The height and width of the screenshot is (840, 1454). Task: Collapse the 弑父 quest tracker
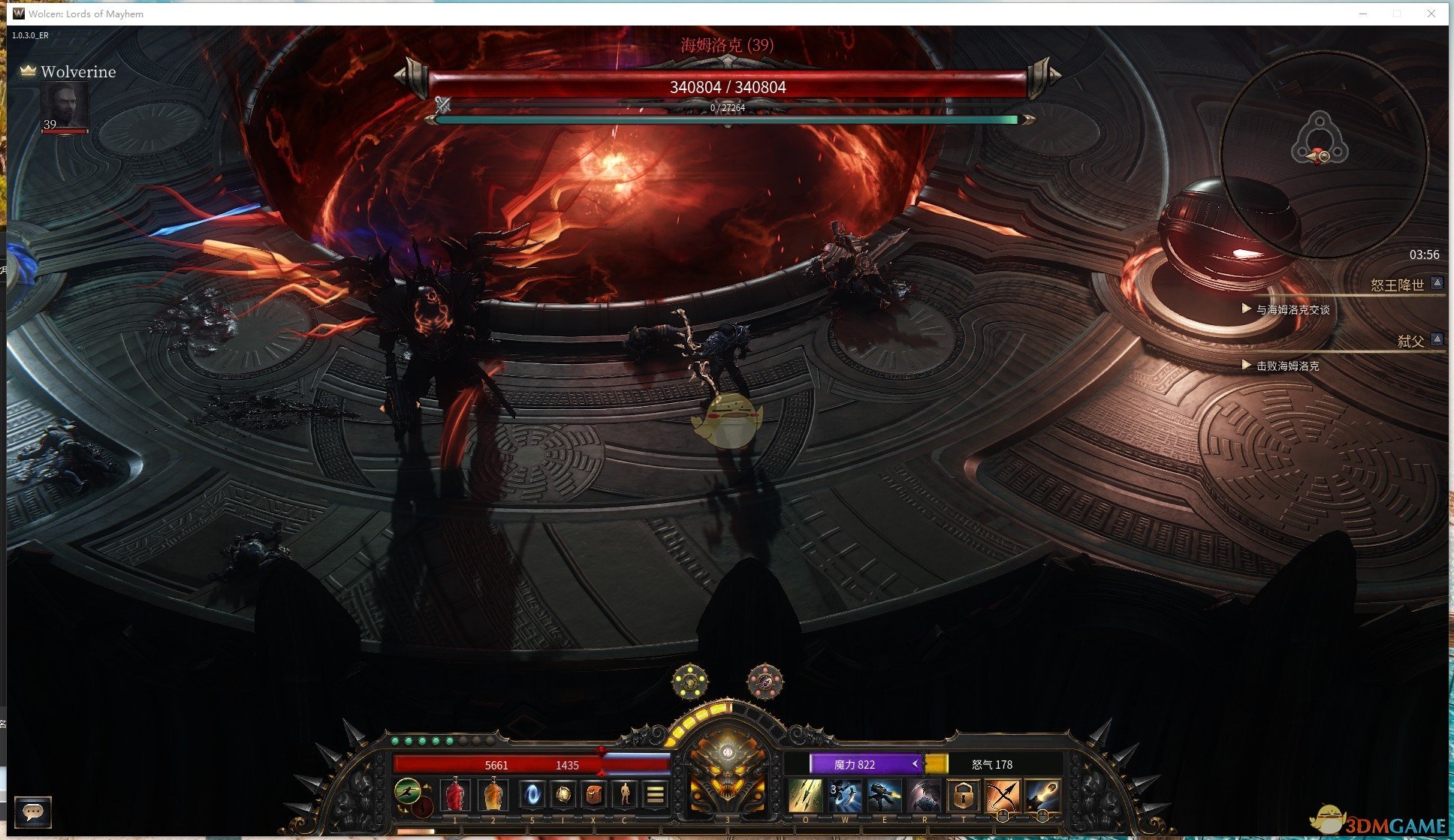1437,339
